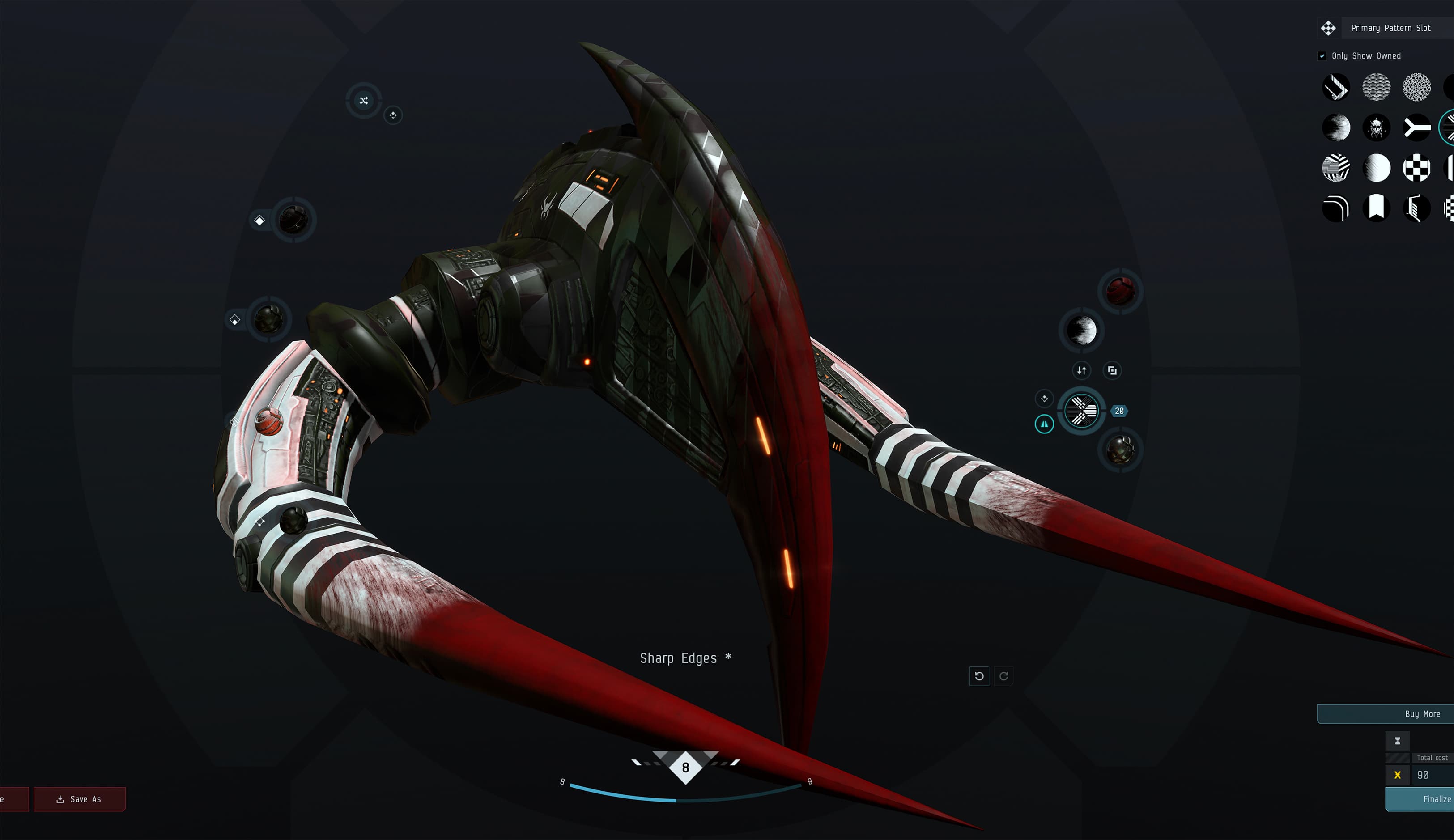Image resolution: width=1454 pixels, height=840 pixels.
Task: Pick the bookmark ribbon pattern swatch
Action: [1376, 208]
